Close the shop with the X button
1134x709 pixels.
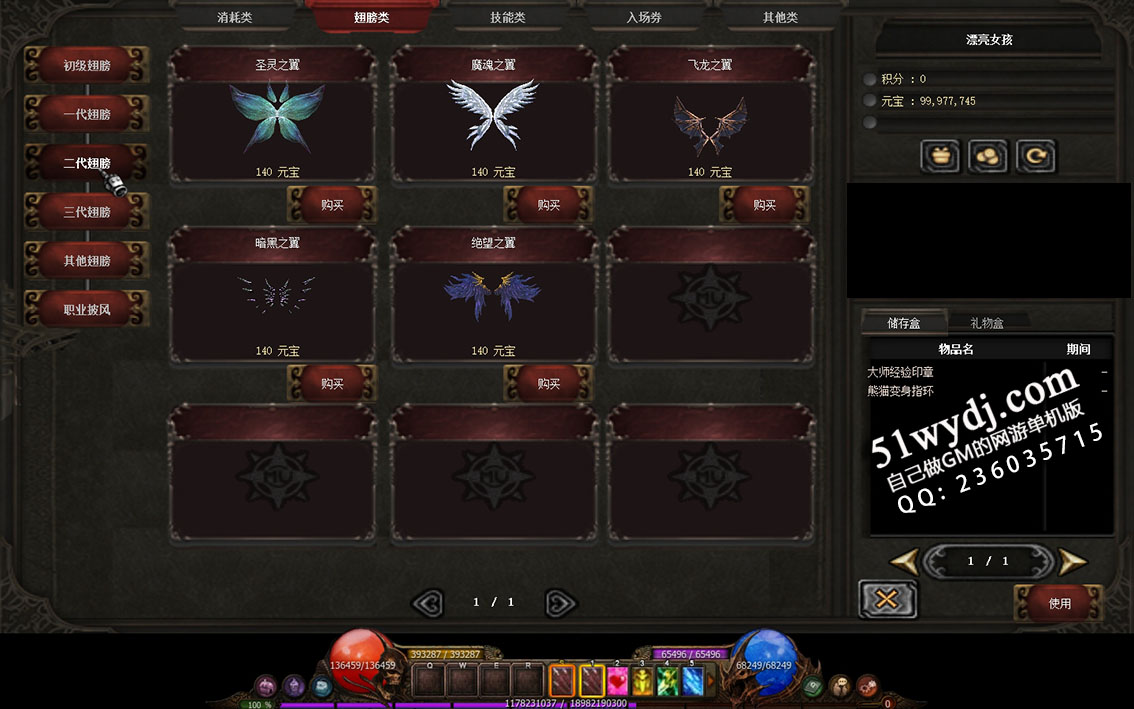coord(887,599)
